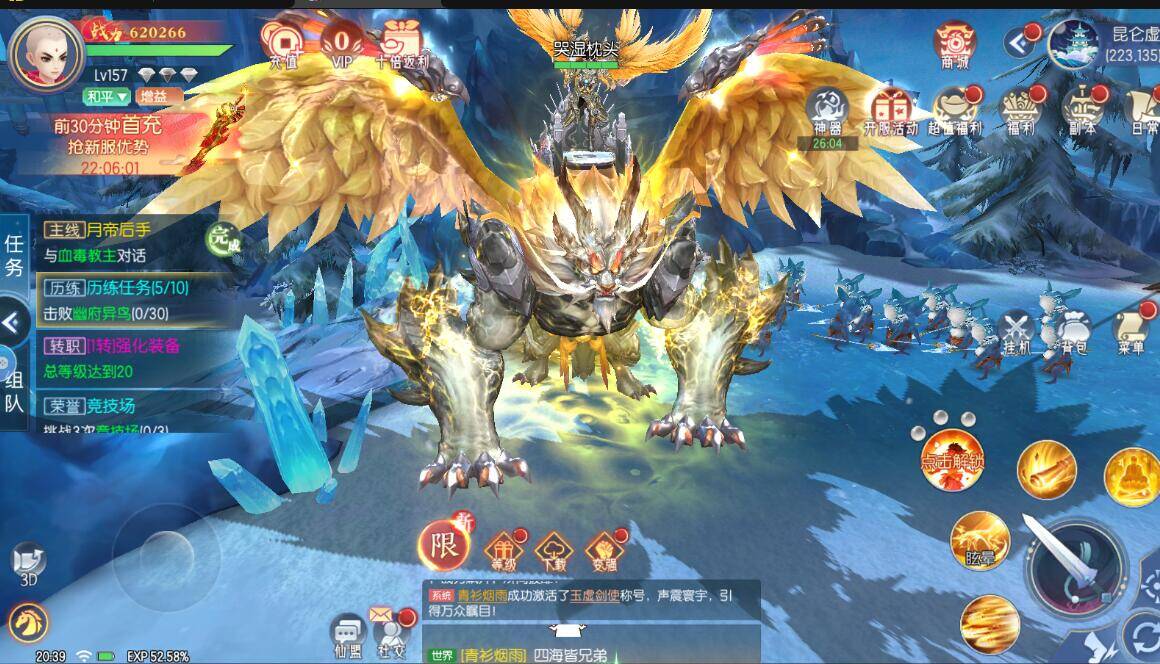Click the minimap pagoda thumbnail
The image size is (1160, 664).
click(x=1073, y=43)
